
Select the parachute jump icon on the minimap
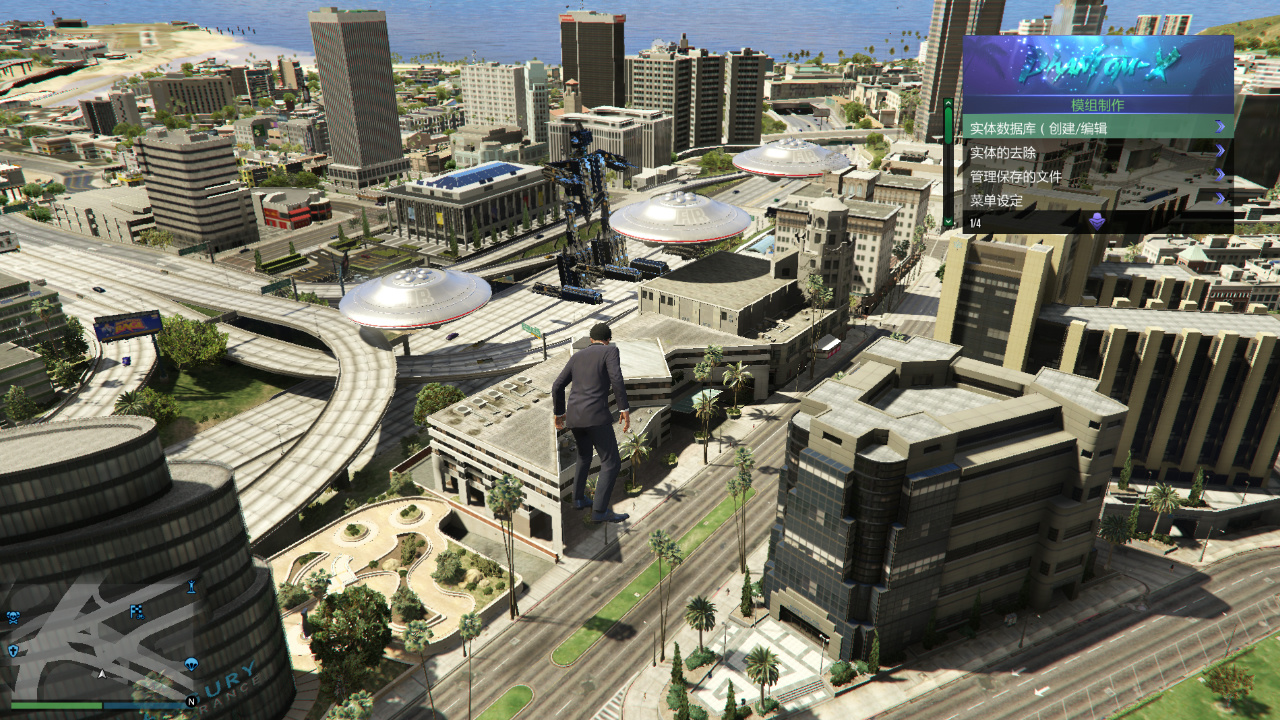click(x=189, y=663)
